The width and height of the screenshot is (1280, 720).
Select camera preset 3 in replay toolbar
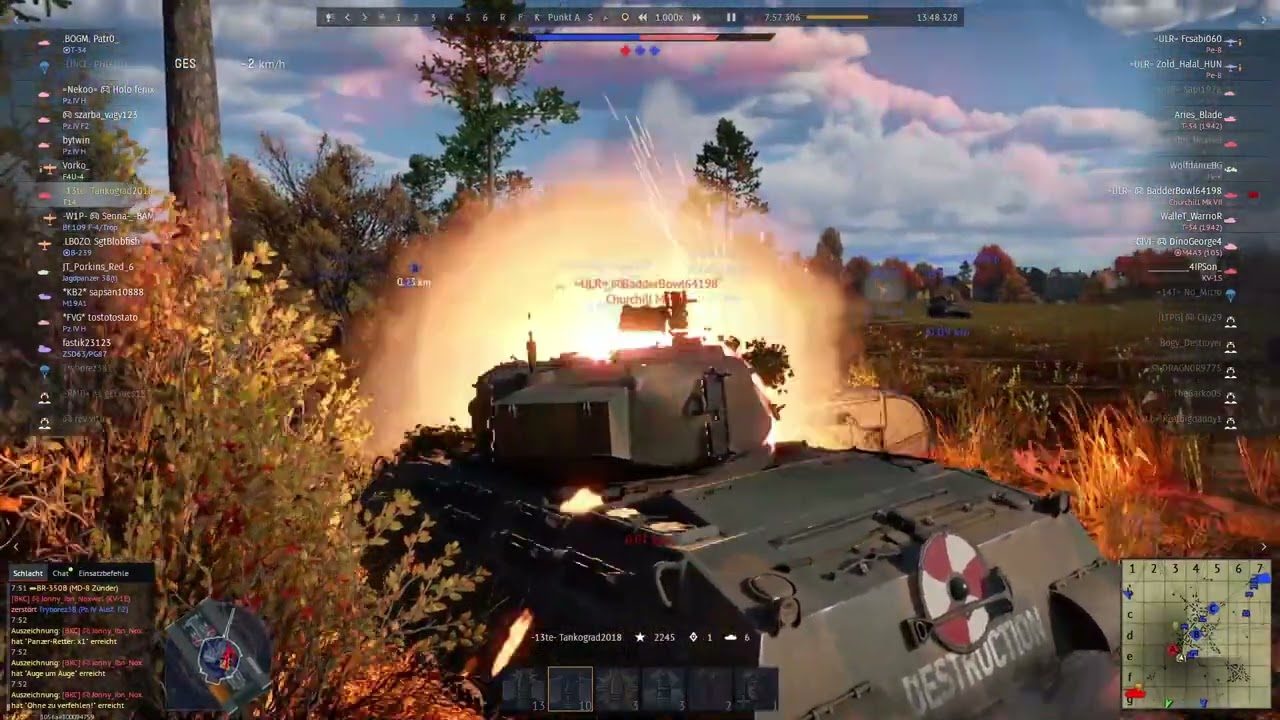pos(432,17)
